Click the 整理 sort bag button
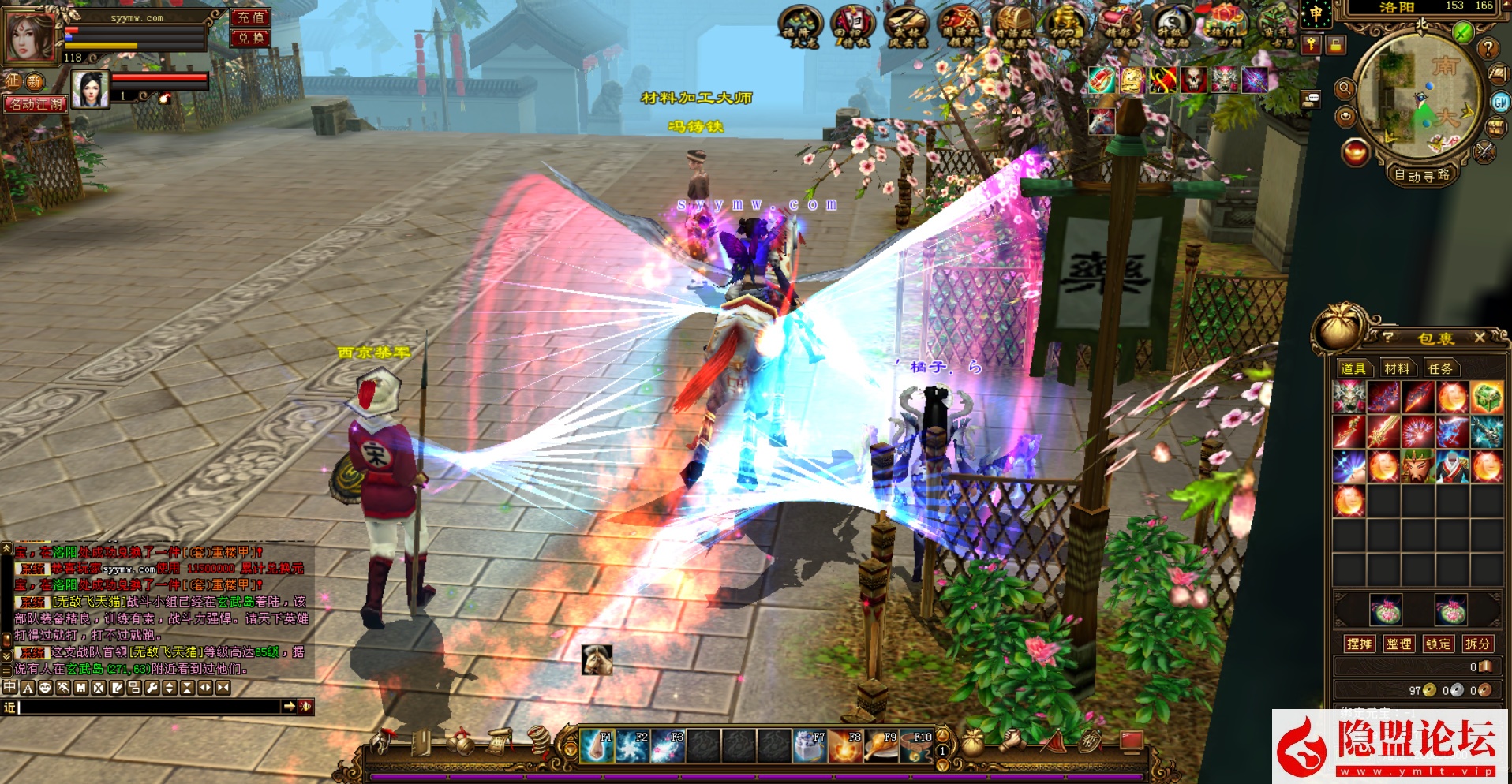 point(1398,644)
